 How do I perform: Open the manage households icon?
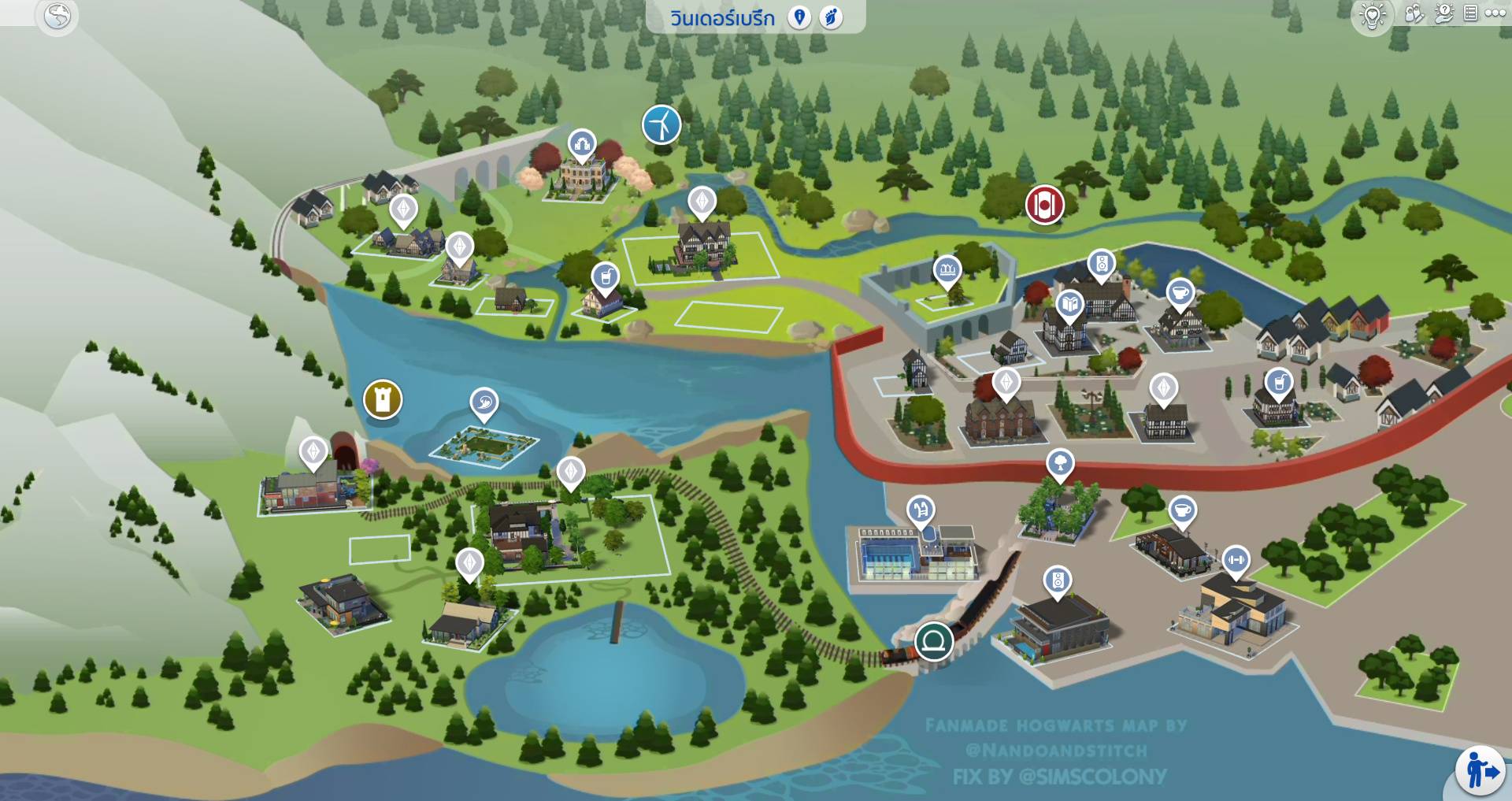click(x=1414, y=14)
